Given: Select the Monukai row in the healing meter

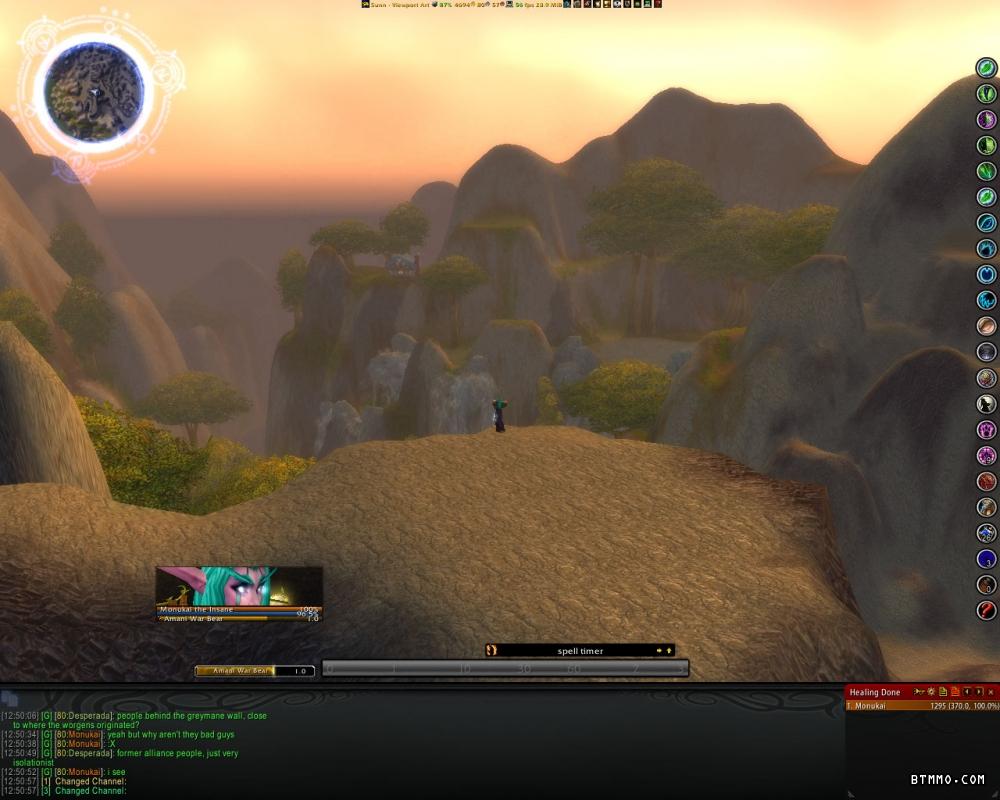Looking at the screenshot, I should (x=920, y=706).
